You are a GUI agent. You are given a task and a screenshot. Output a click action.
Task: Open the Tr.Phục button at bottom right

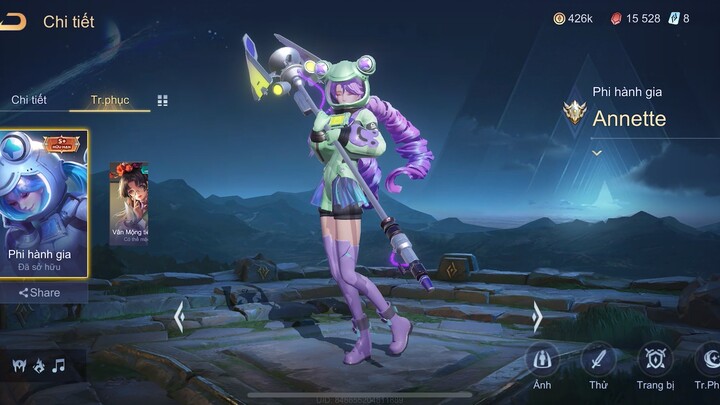(708, 361)
